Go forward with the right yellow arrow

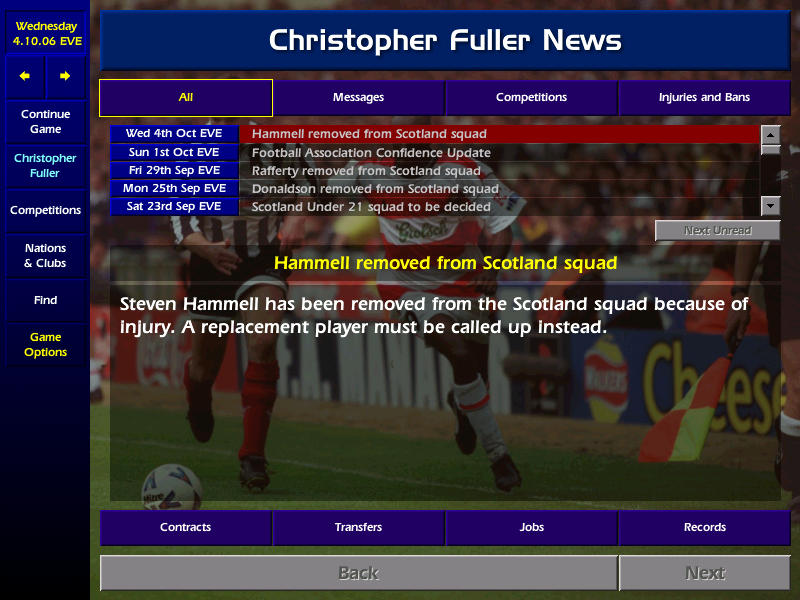65,76
